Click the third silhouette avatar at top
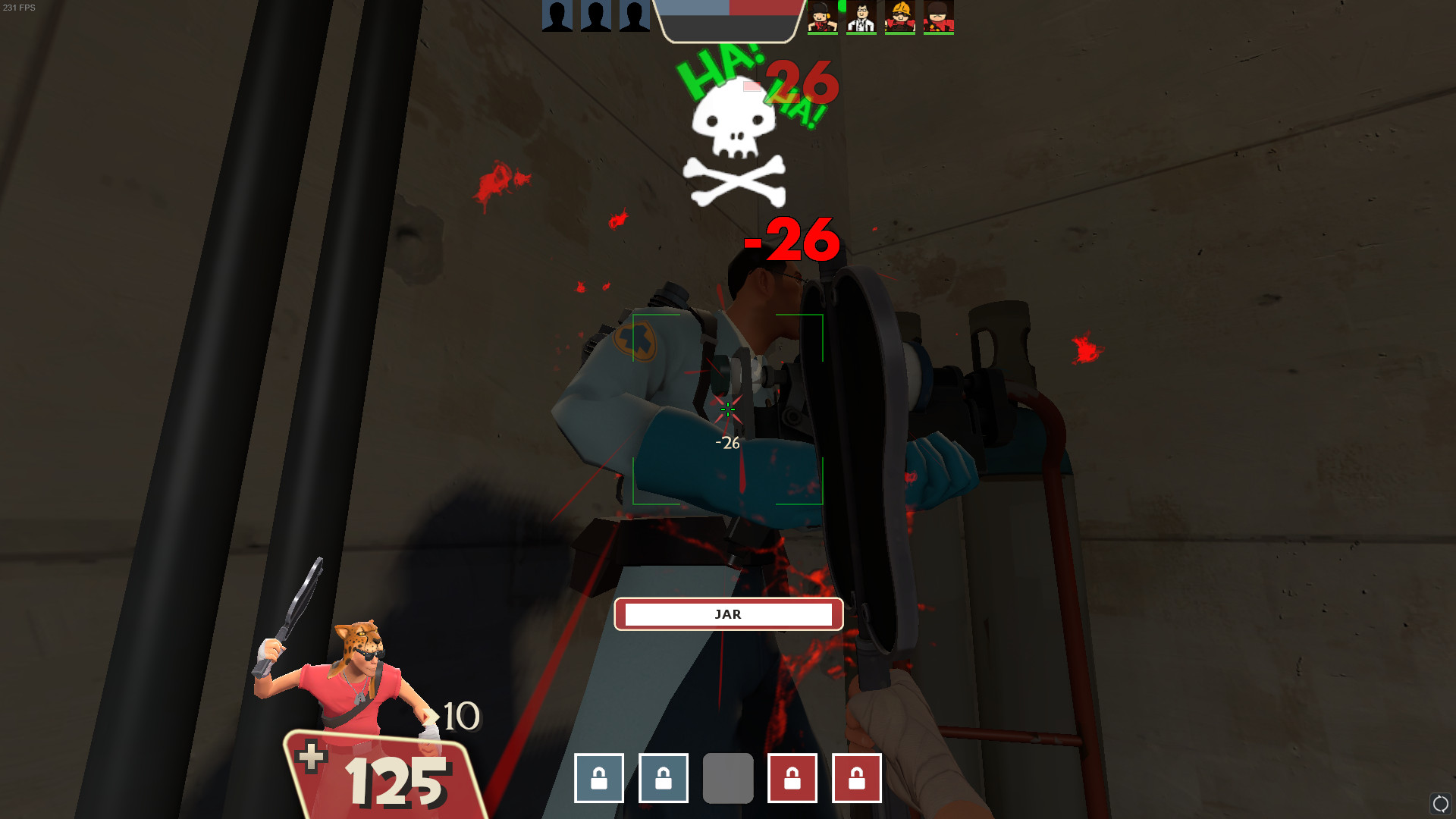1456x819 pixels. 634,17
